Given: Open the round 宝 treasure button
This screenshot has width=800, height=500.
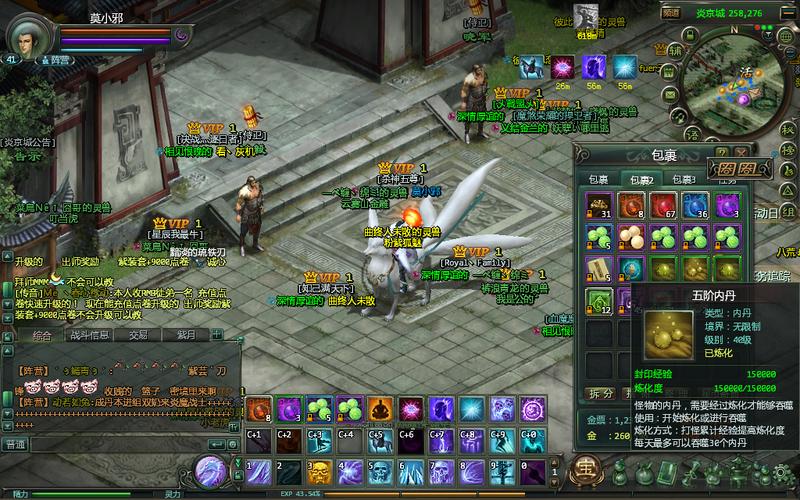Looking at the screenshot, I should [585, 468].
